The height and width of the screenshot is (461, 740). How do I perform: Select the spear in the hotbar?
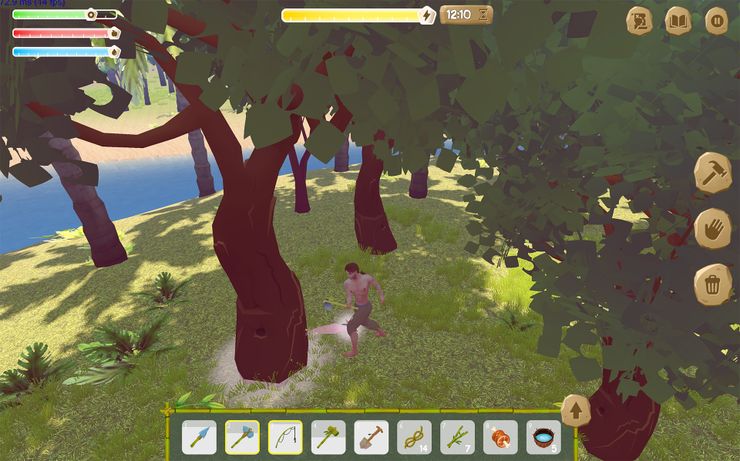(199, 437)
